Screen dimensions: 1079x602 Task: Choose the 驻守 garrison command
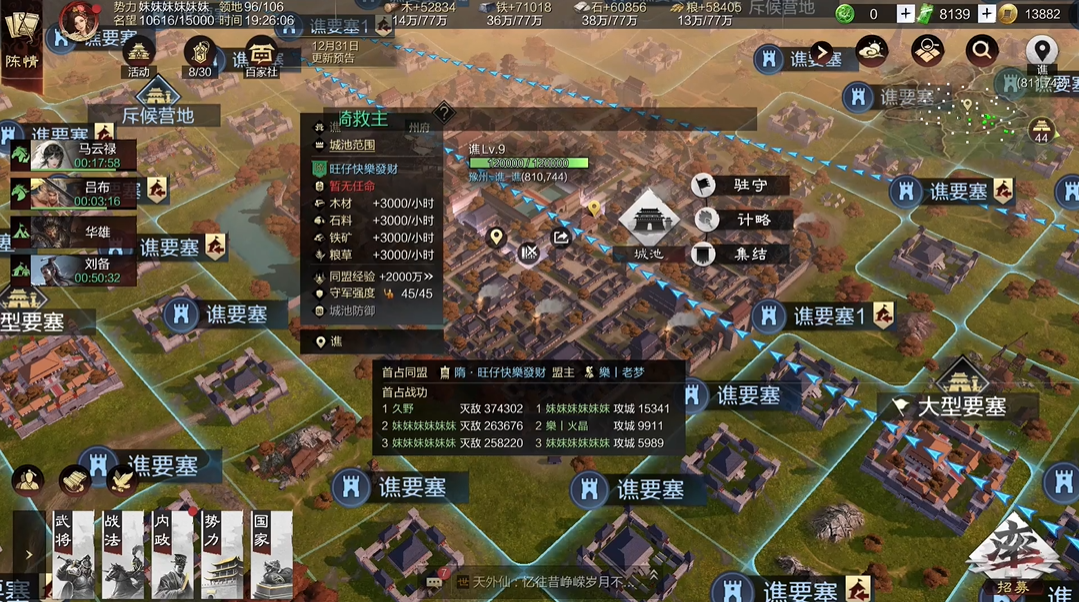point(745,185)
